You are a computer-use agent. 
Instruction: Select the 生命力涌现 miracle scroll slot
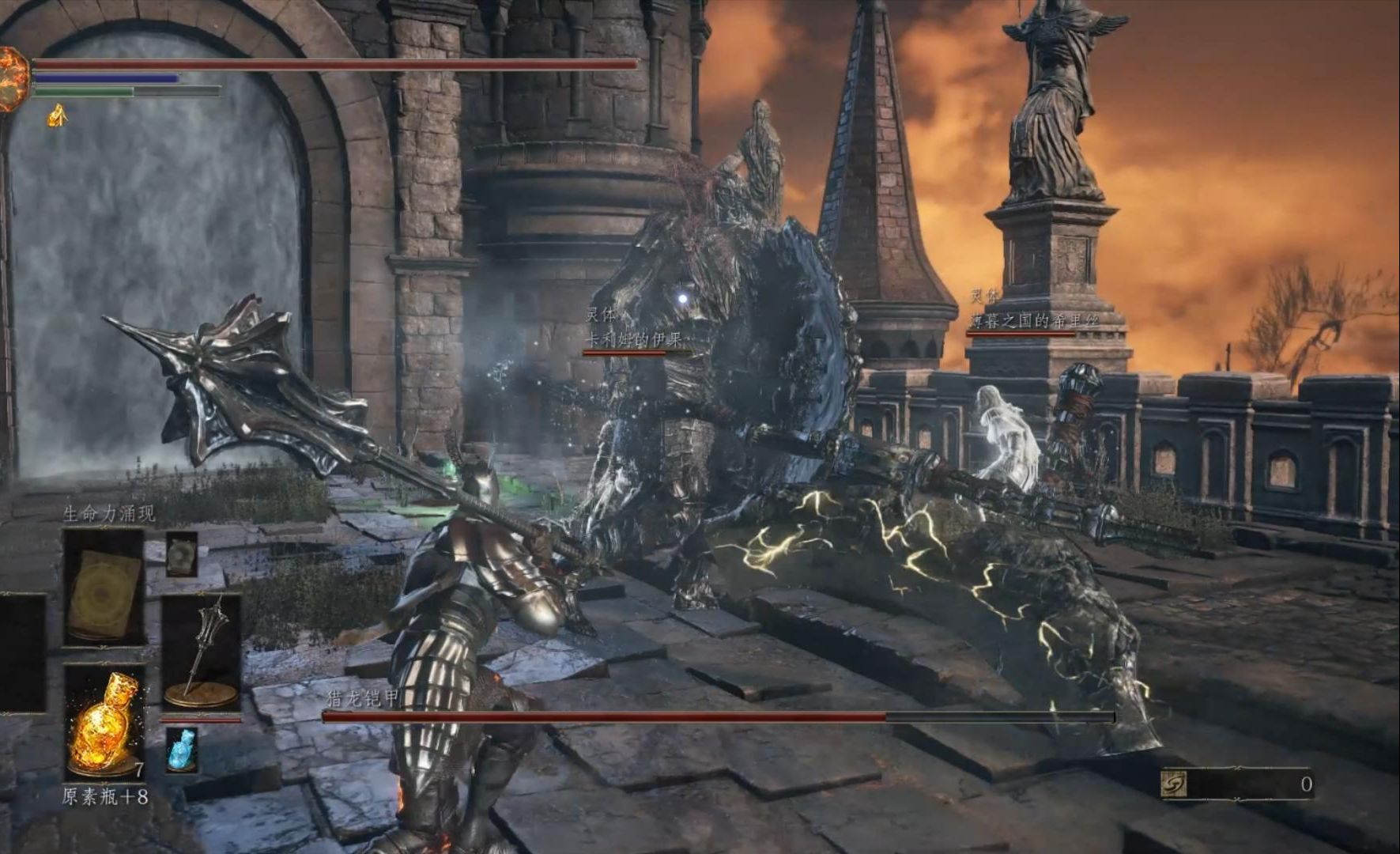(x=104, y=586)
